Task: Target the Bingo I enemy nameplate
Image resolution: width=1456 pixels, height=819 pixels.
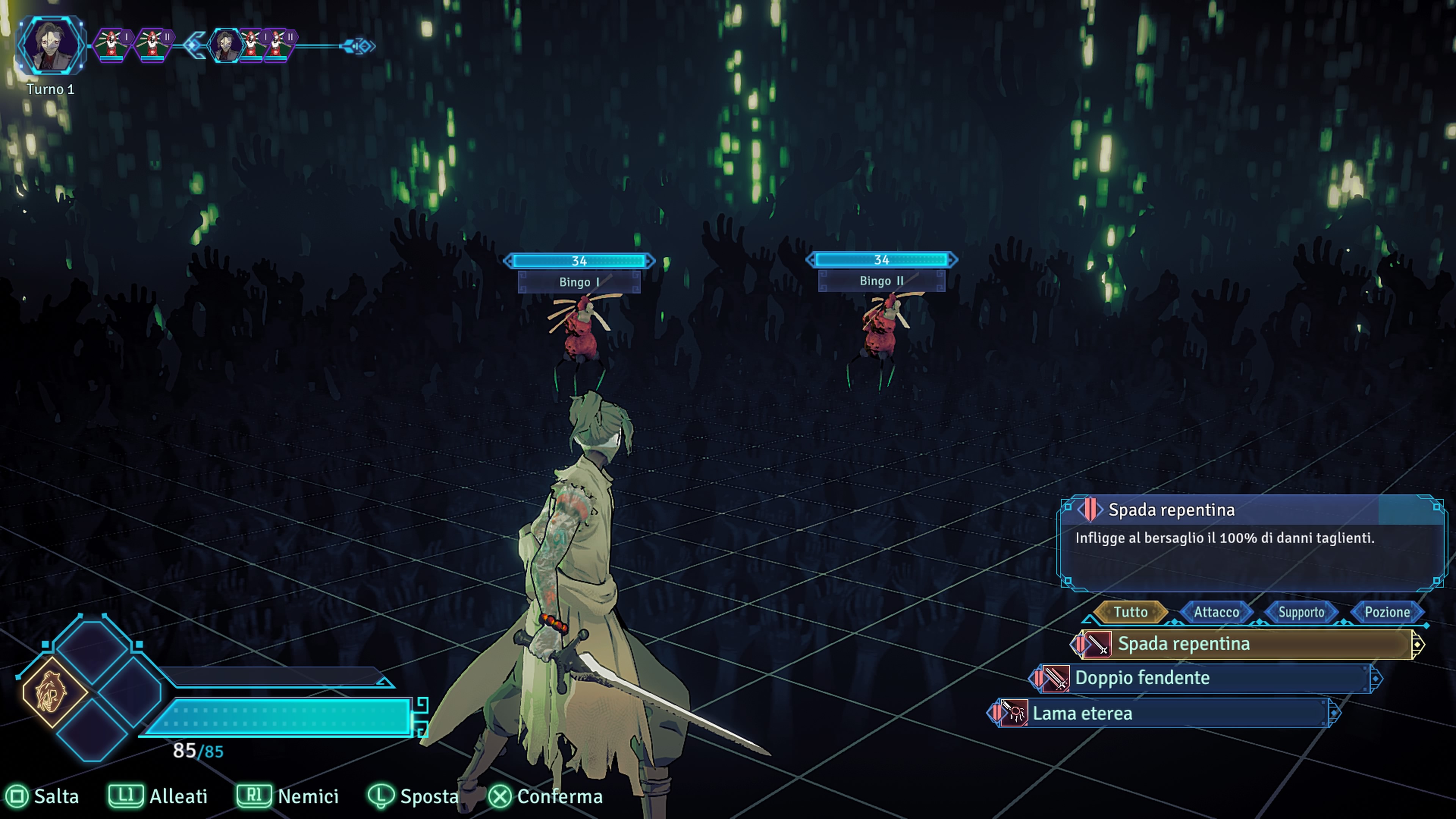Action: click(x=579, y=282)
